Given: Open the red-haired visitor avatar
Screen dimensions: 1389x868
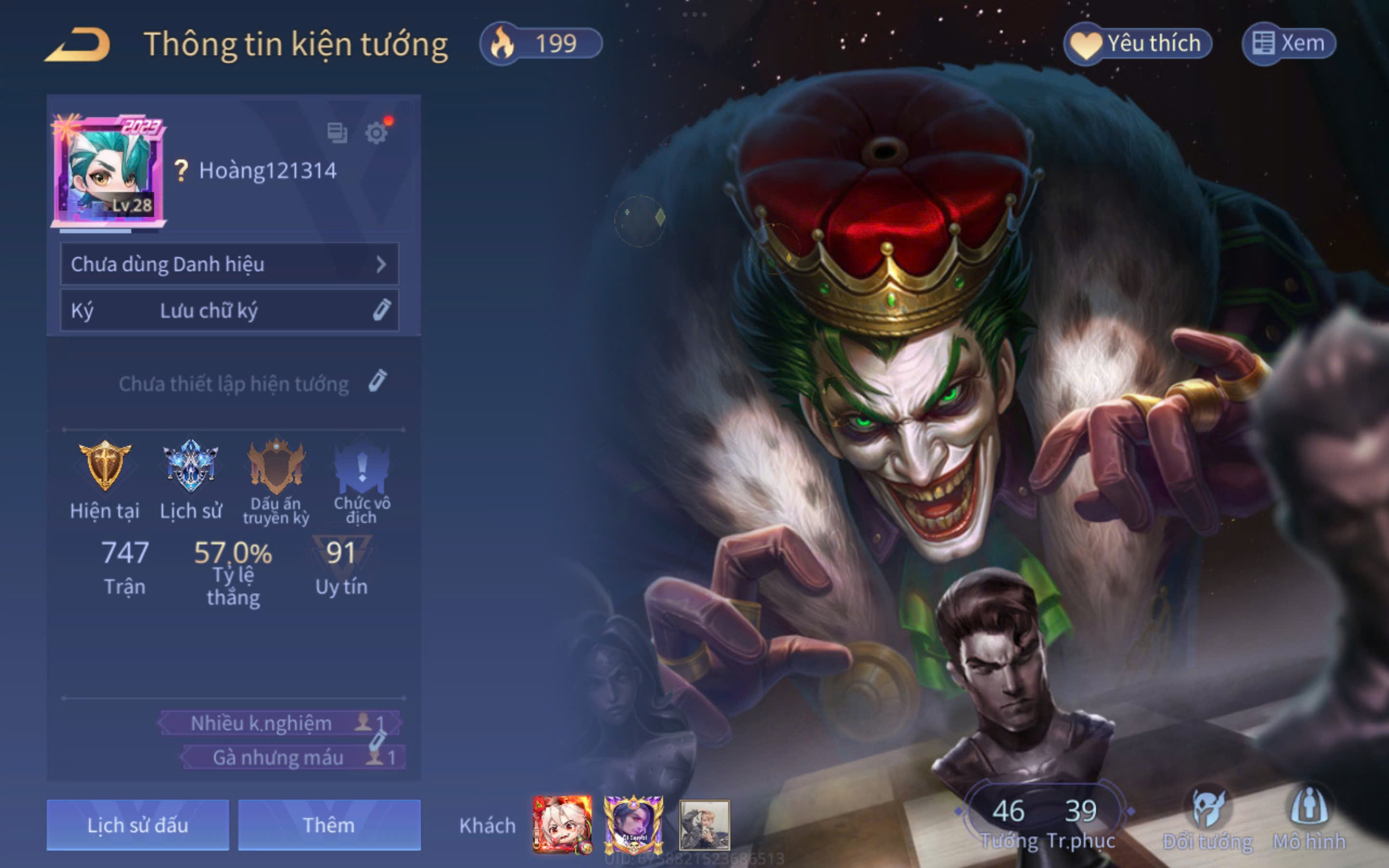Looking at the screenshot, I should coord(562,825).
